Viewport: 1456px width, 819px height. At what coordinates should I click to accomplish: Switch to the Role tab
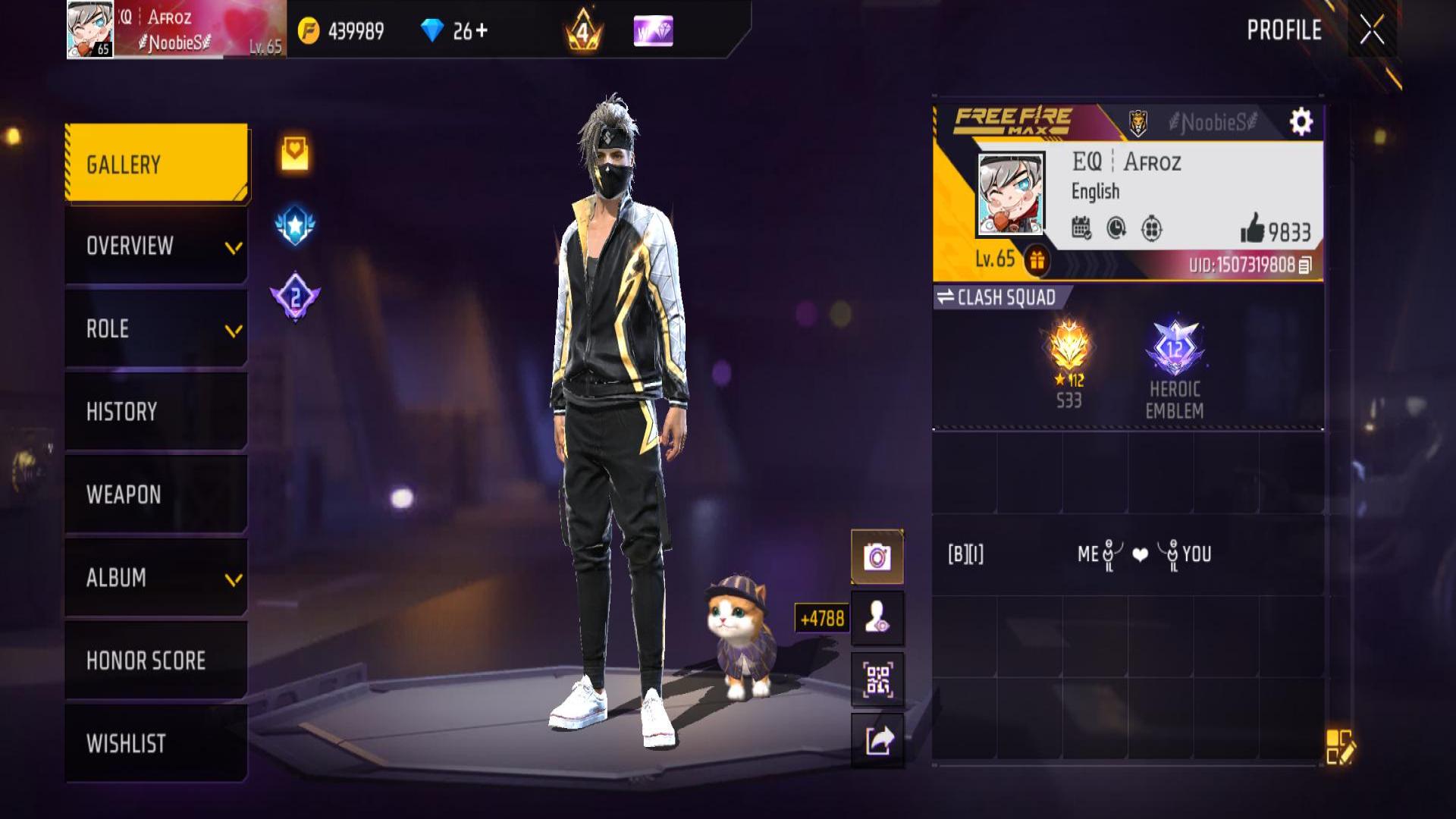(156, 329)
